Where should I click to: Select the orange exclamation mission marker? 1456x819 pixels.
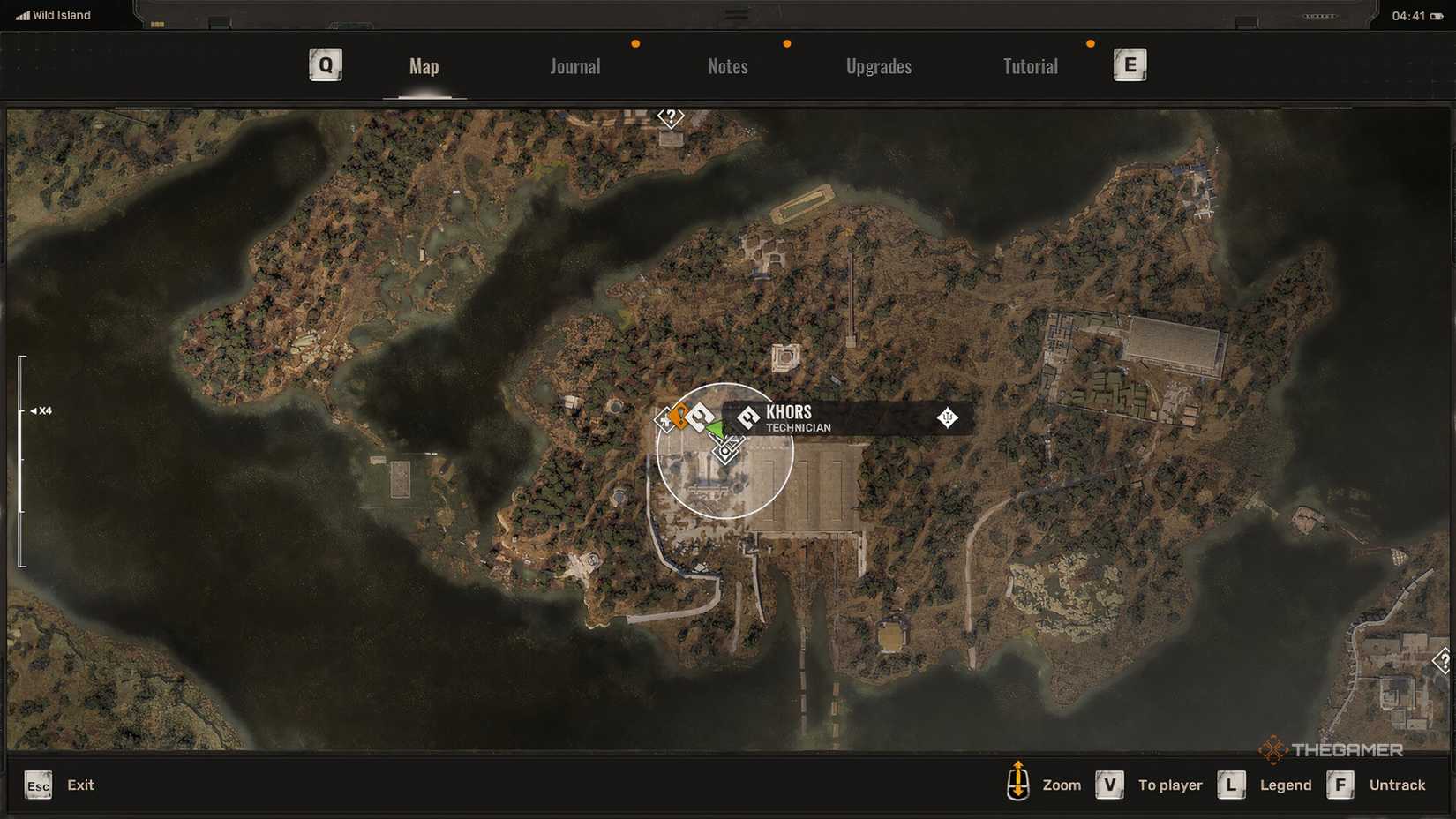679,417
